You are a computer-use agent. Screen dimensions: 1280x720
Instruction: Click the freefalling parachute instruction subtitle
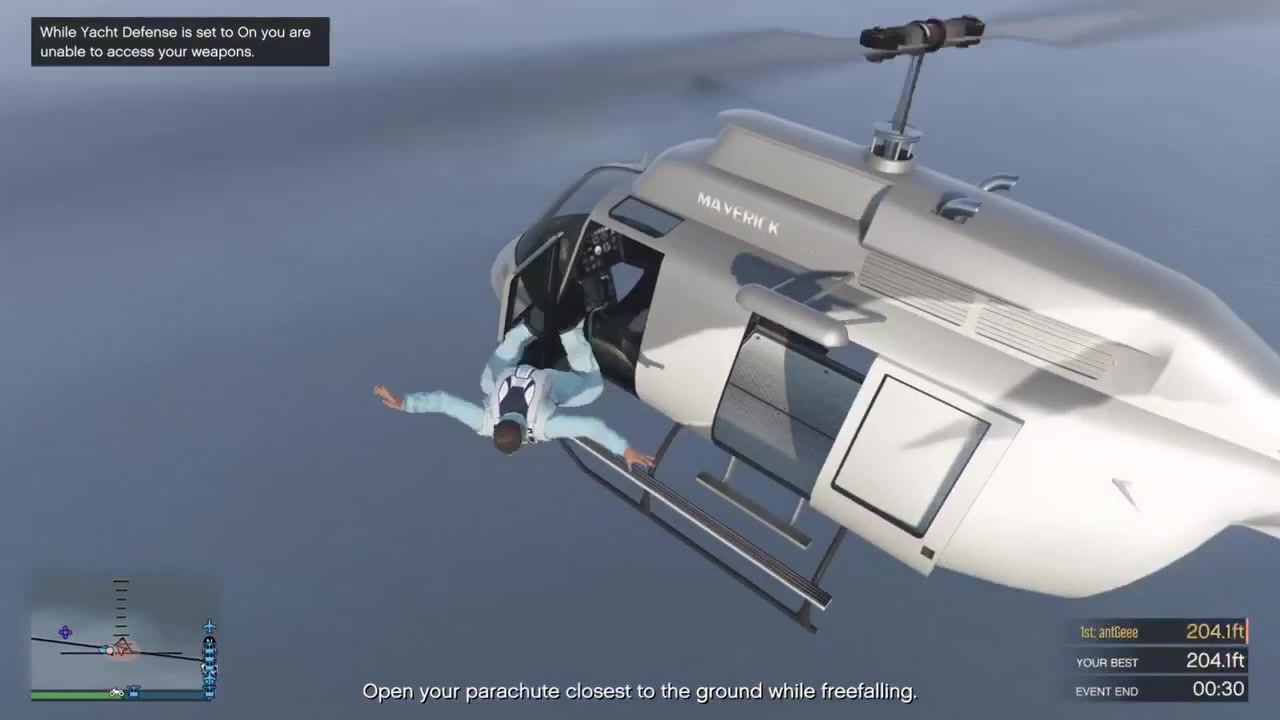pyautogui.click(x=640, y=691)
